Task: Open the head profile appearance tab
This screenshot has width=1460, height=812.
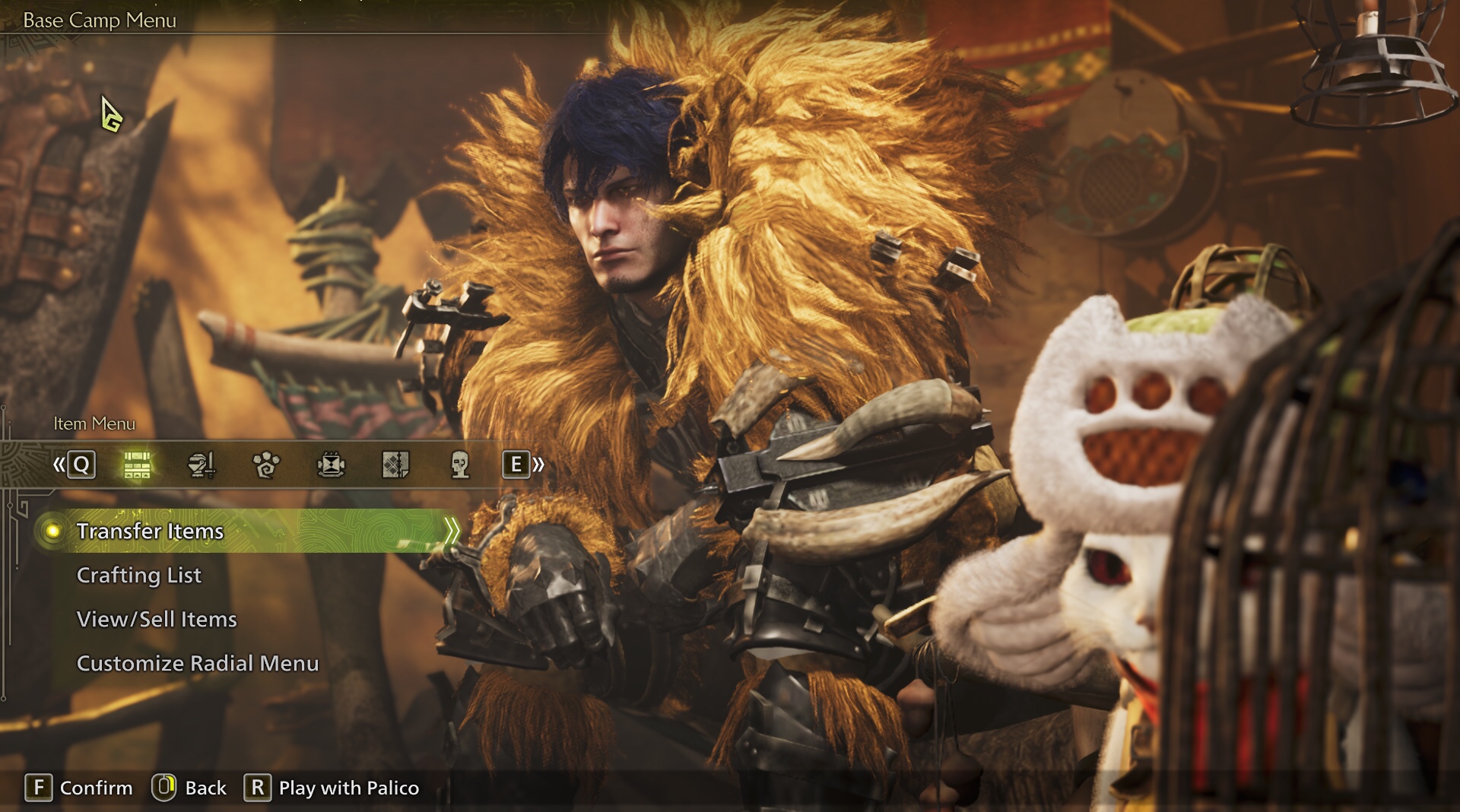Action: (459, 465)
